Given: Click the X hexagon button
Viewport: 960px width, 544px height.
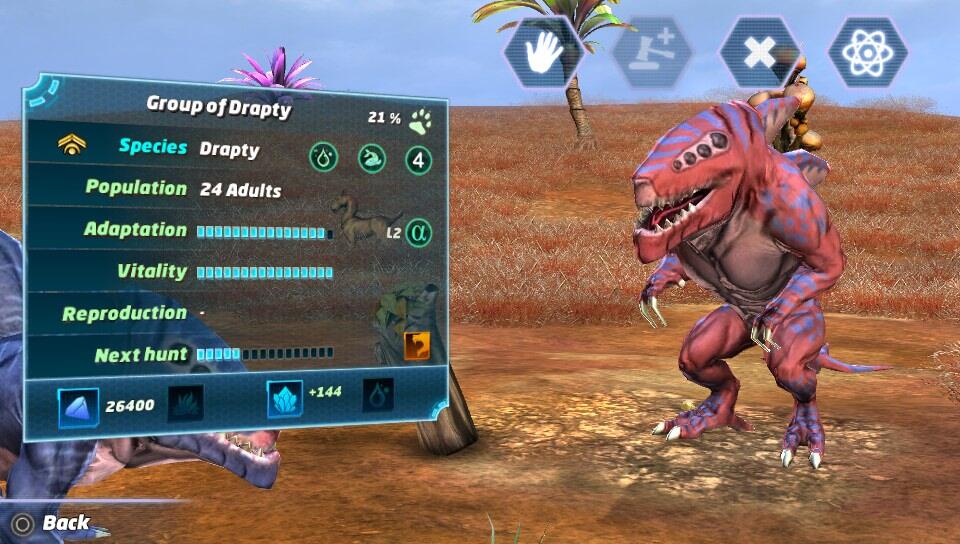Looking at the screenshot, I should click(759, 51).
